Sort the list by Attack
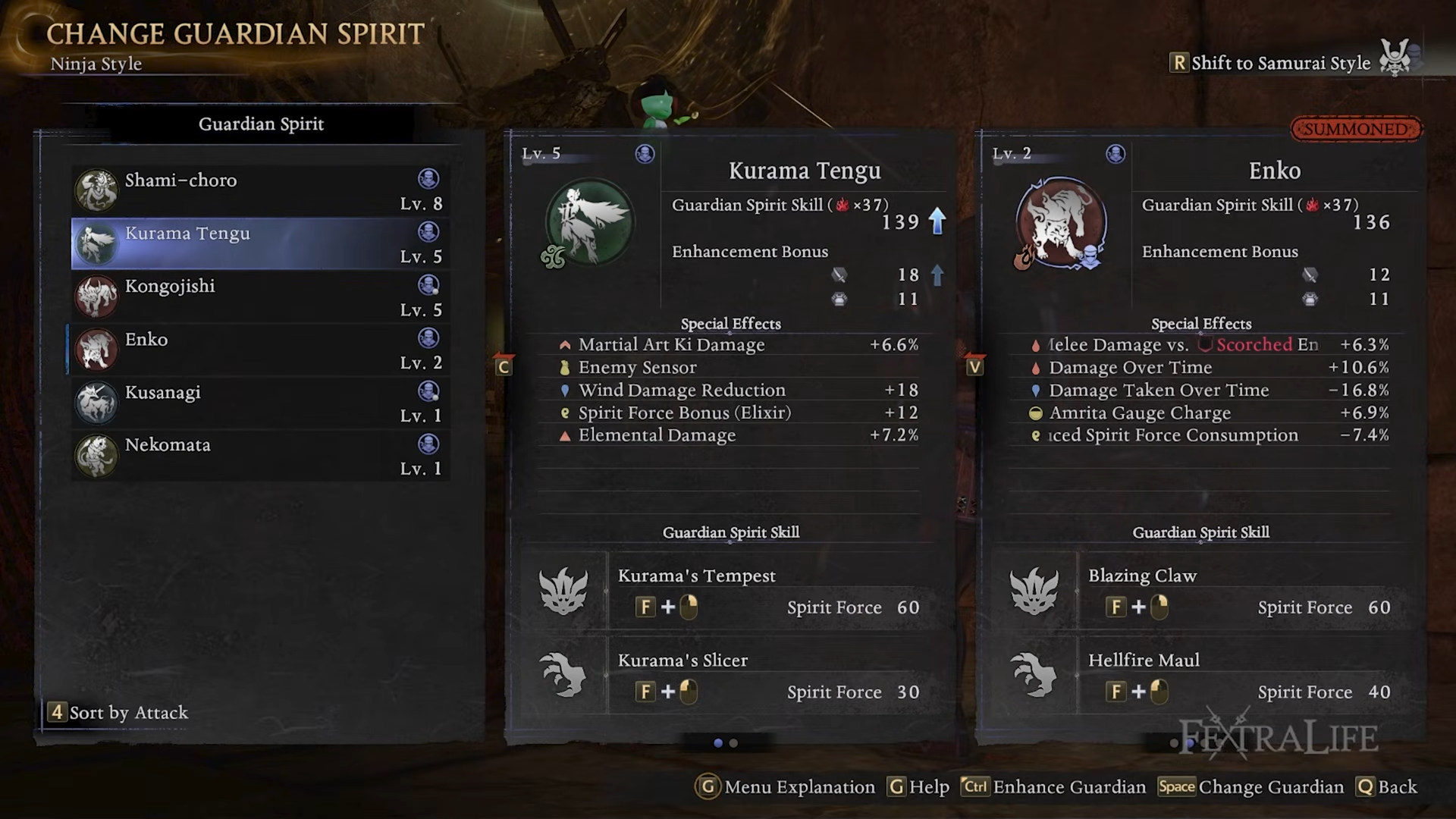This screenshot has height=819, width=1456. point(119,713)
